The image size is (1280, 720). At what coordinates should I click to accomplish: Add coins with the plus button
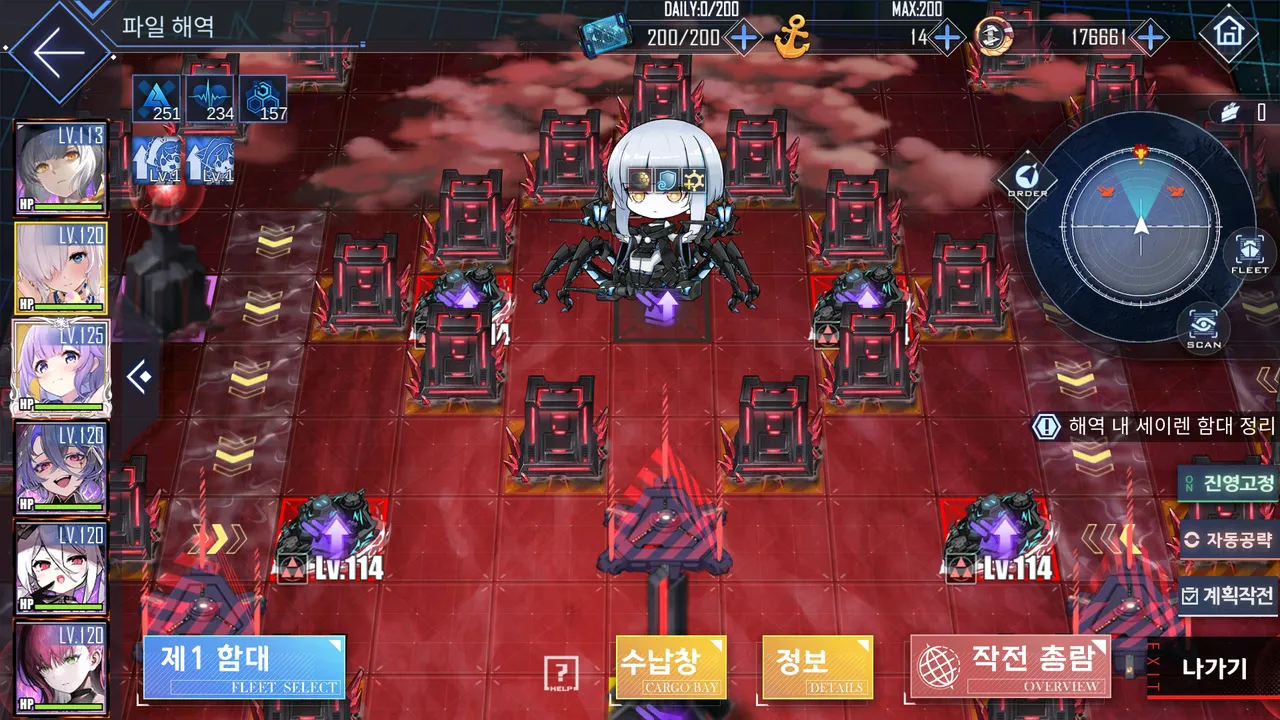coord(1151,39)
